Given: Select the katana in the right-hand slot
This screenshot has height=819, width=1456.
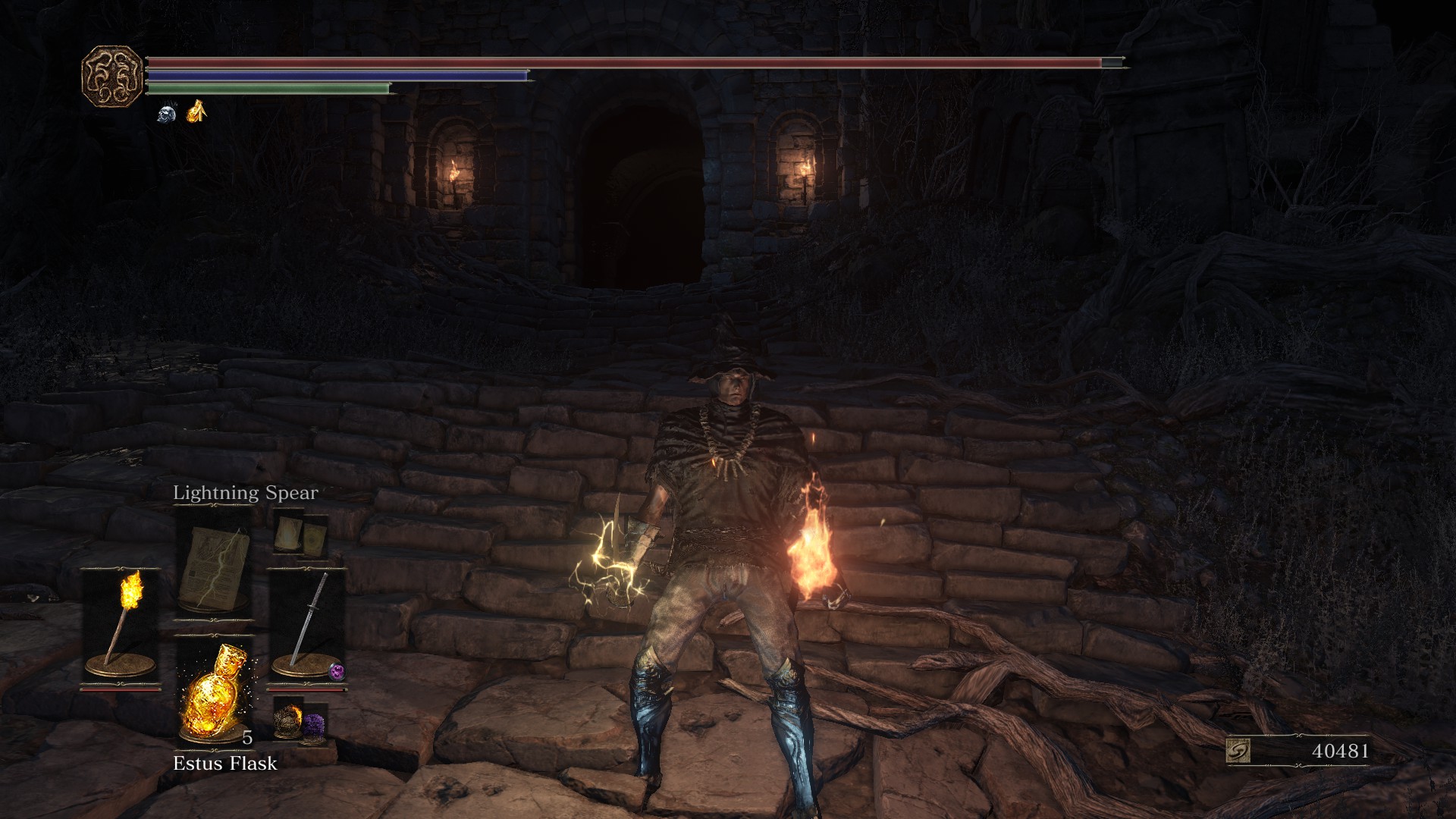Looking at the screenshot, I should (307, 626).
